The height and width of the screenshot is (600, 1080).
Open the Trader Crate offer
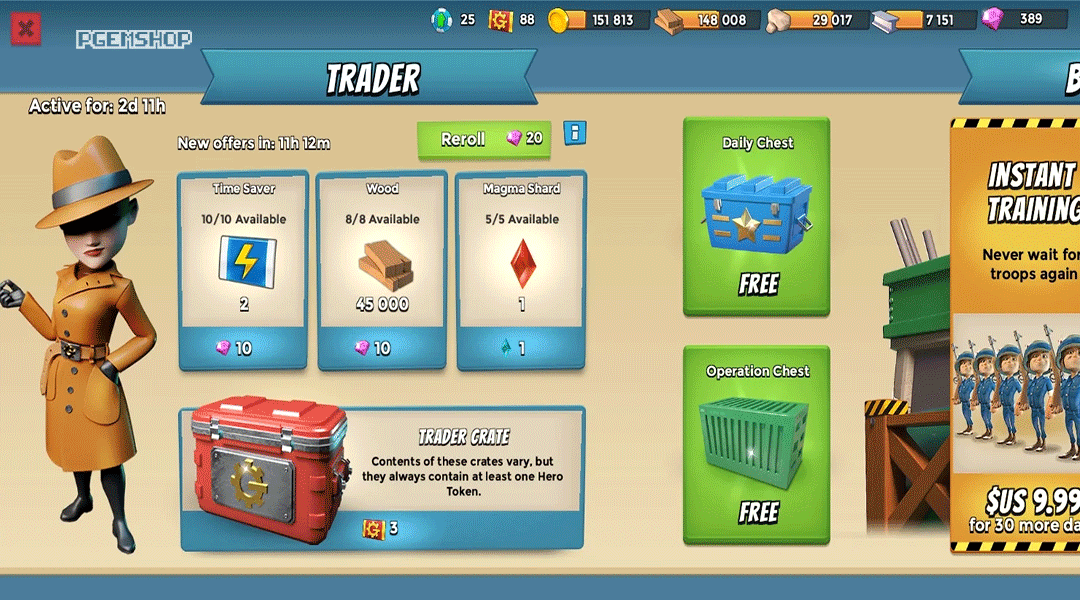pyautogui.click(x=382, y=527)
